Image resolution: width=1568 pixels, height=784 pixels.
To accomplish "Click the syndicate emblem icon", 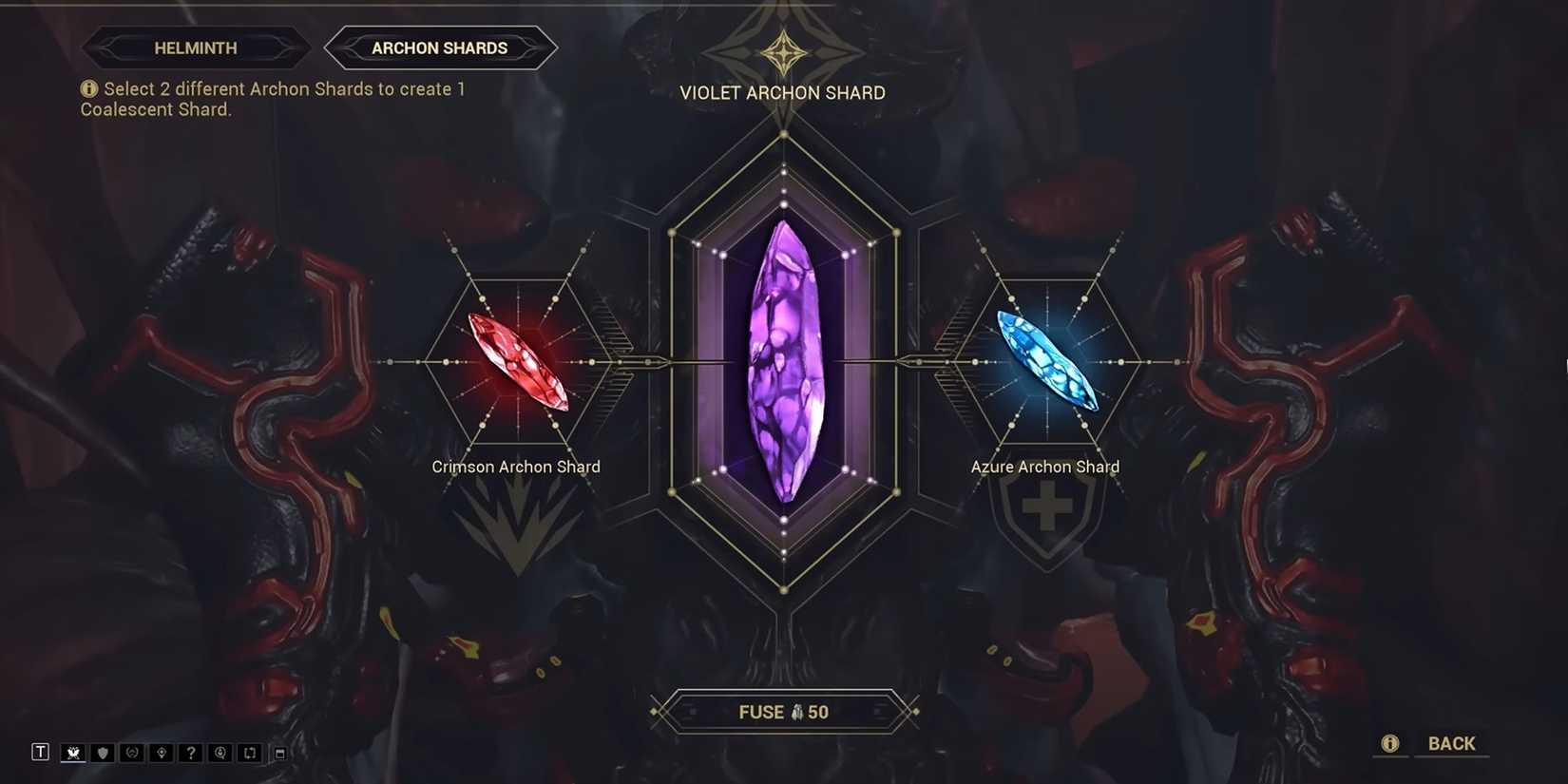I will 131,752.
